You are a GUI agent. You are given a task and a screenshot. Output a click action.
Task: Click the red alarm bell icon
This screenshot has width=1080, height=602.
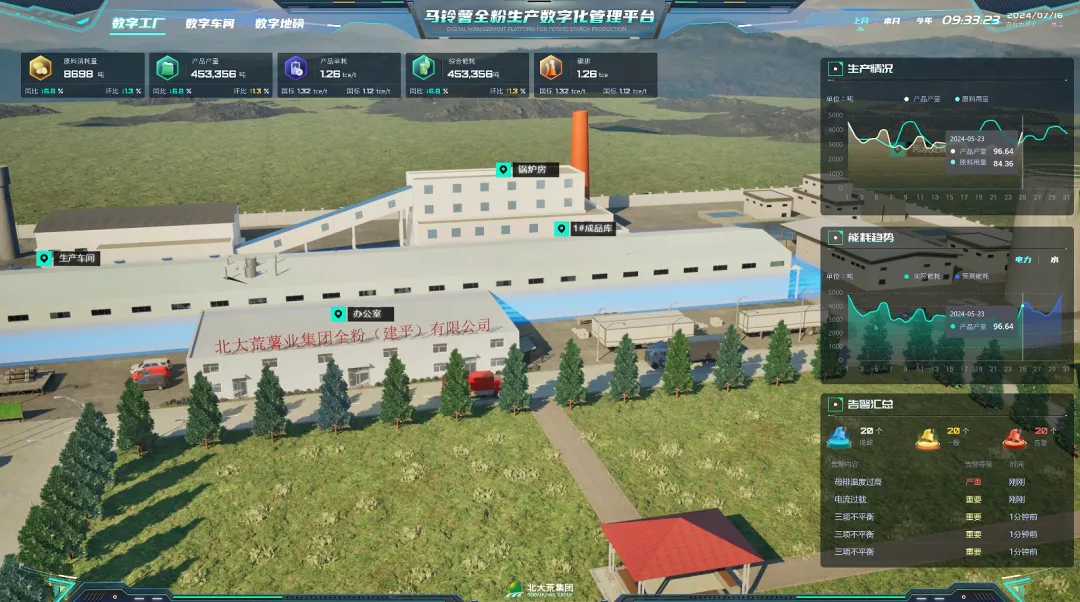pyautogui.click(x=1015, y=437)
